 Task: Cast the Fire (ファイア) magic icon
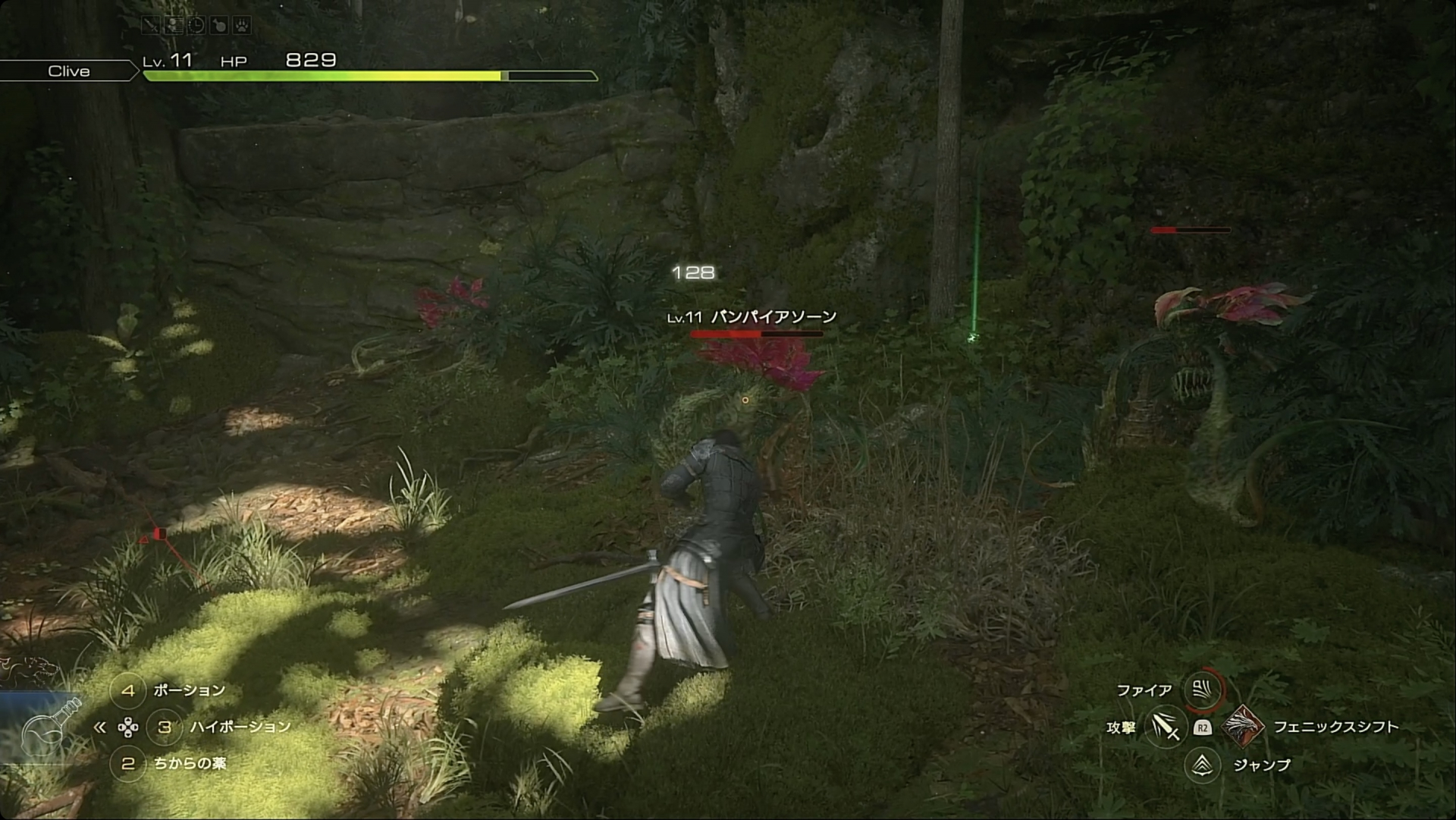pyautogui.click(x=1202, y=690)
